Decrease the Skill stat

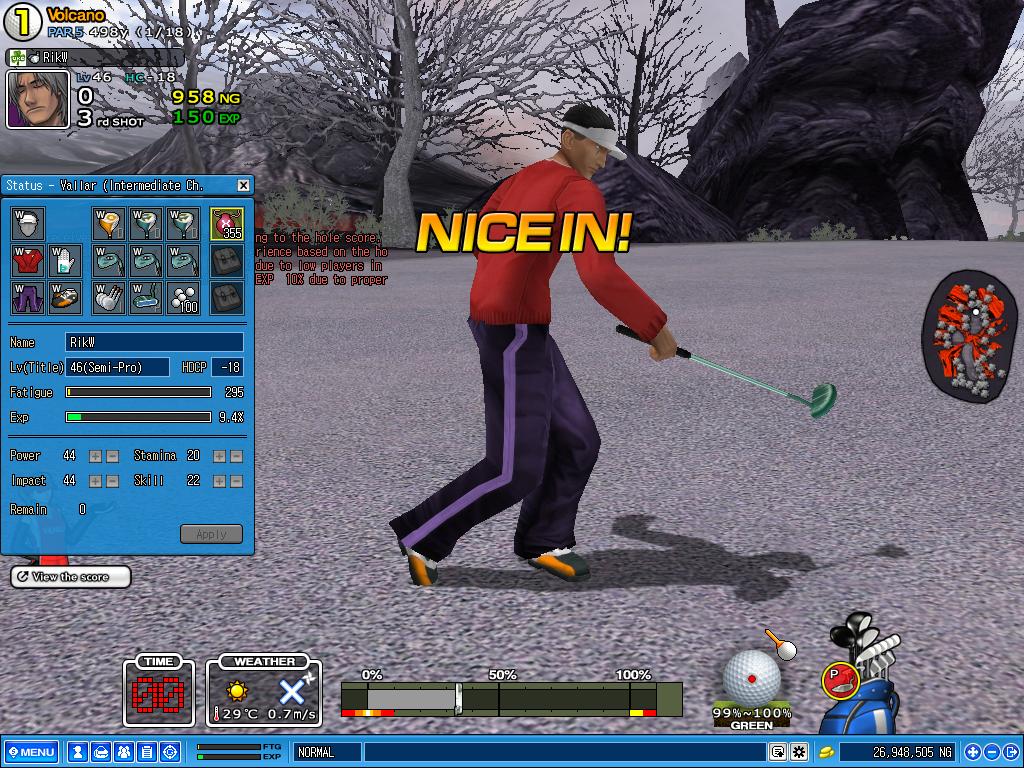tap(236, 481)
